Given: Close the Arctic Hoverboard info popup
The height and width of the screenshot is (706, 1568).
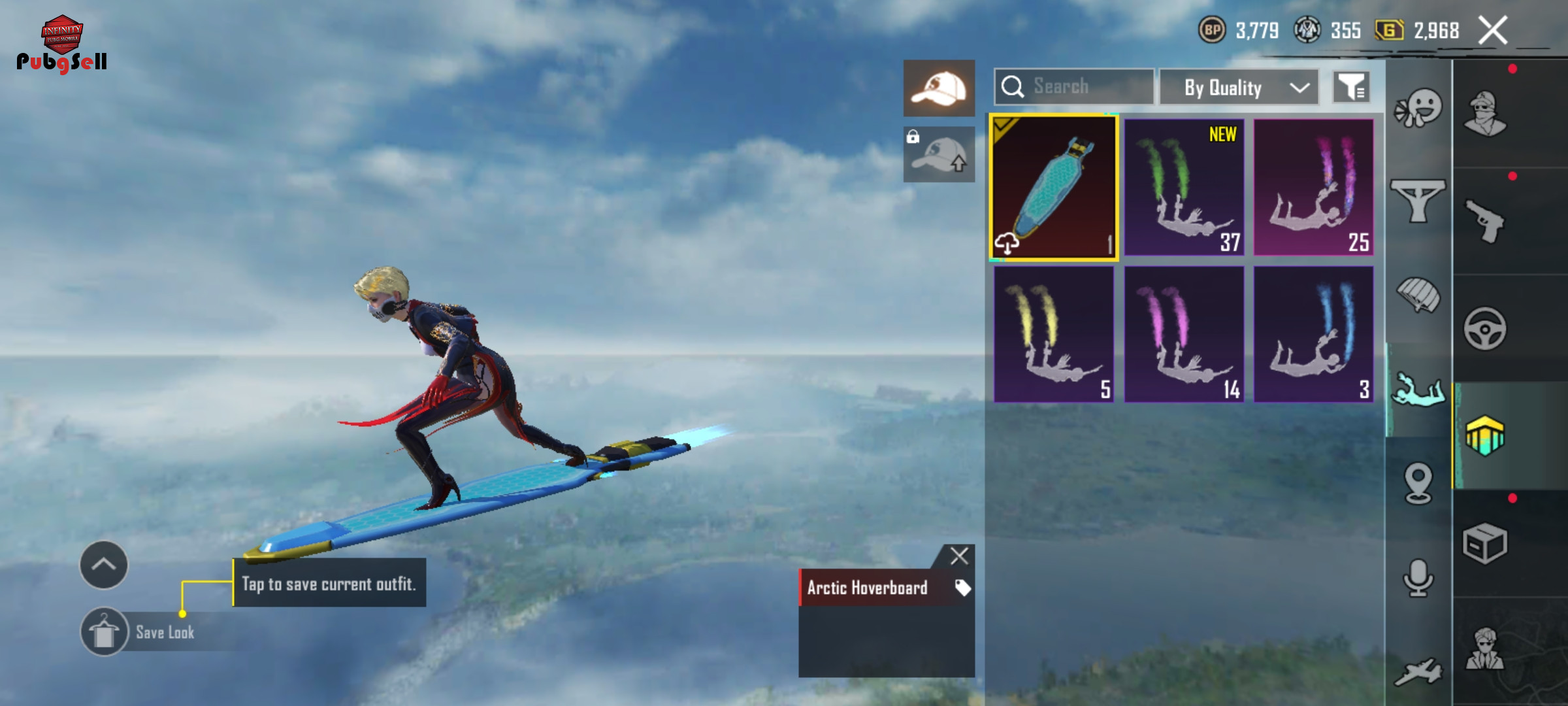Looking at the screenshot, I should click(x=959, y=556).
